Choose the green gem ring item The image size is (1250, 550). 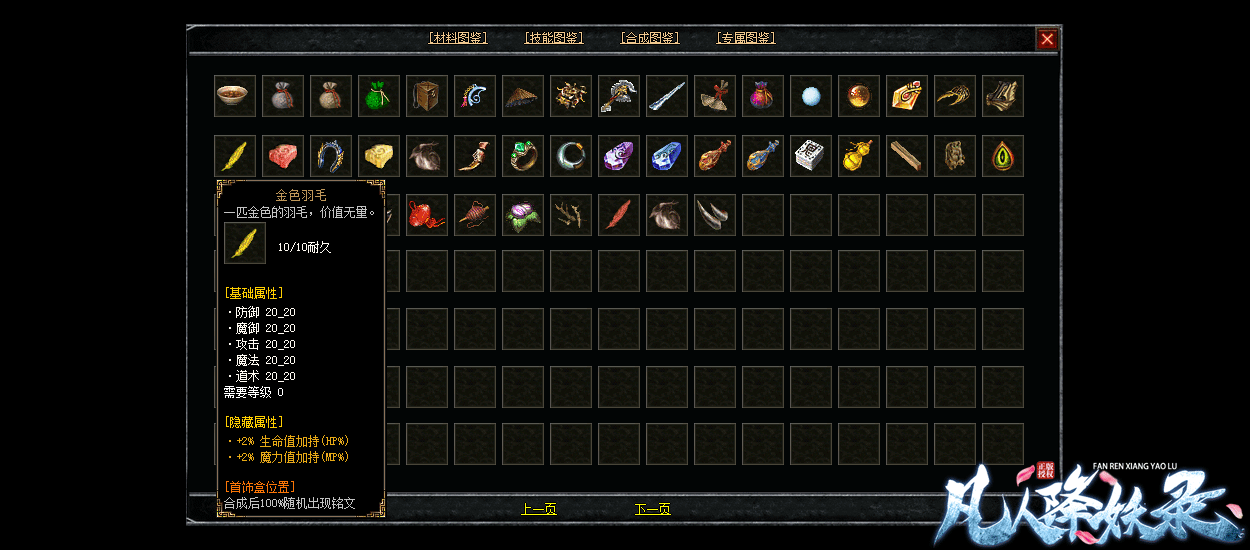pos(523,156)
